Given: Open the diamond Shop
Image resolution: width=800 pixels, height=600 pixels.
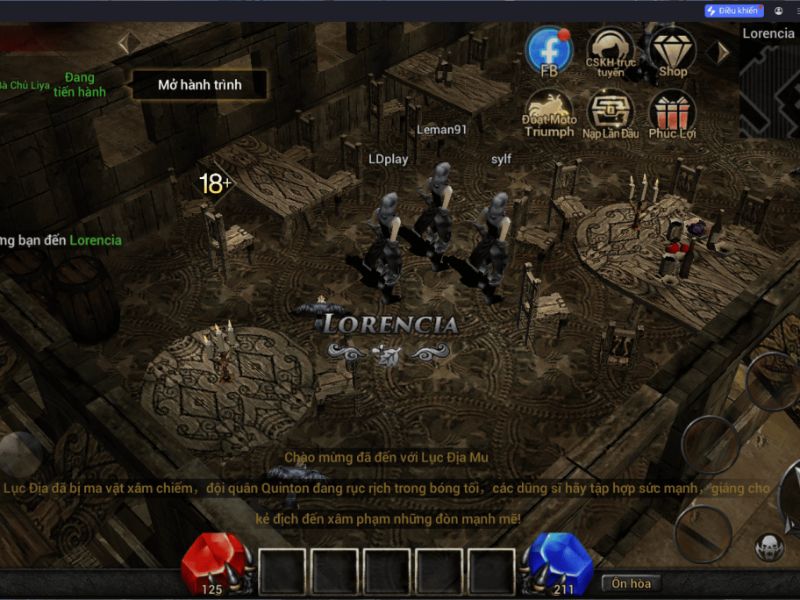Looking at the screenshot, I should coord(672,52).
